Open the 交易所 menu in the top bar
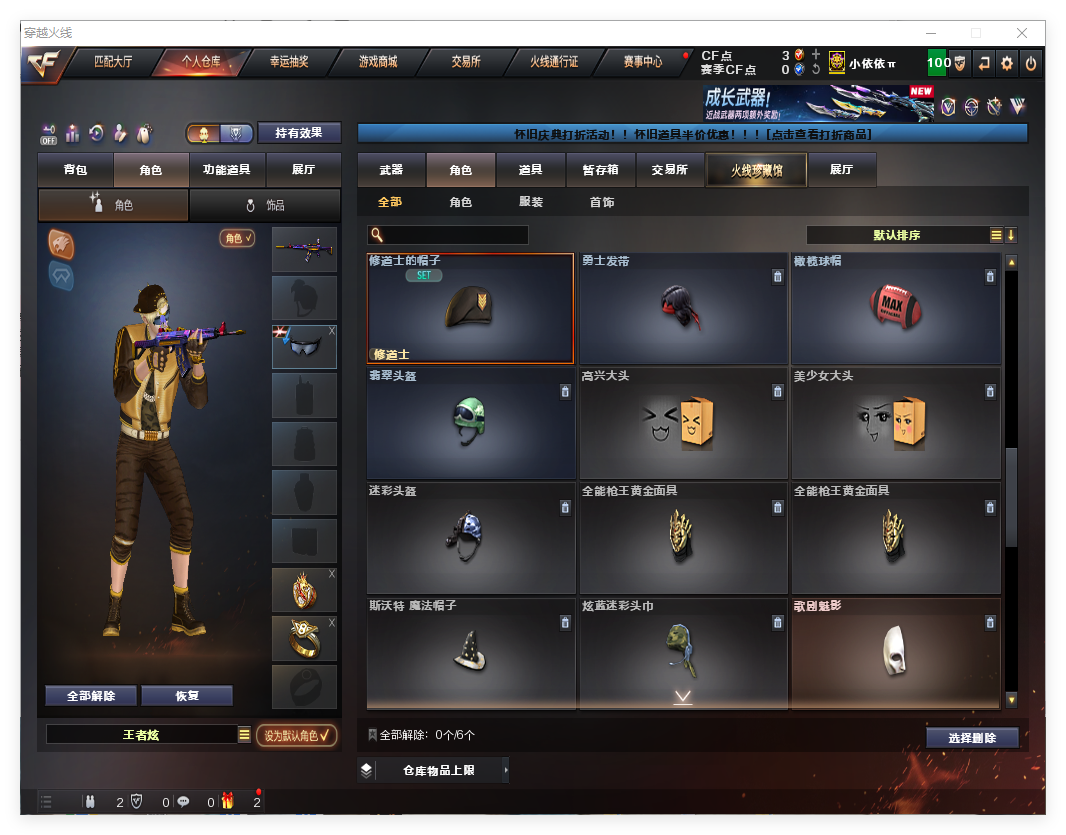 [x=465, y=61]
